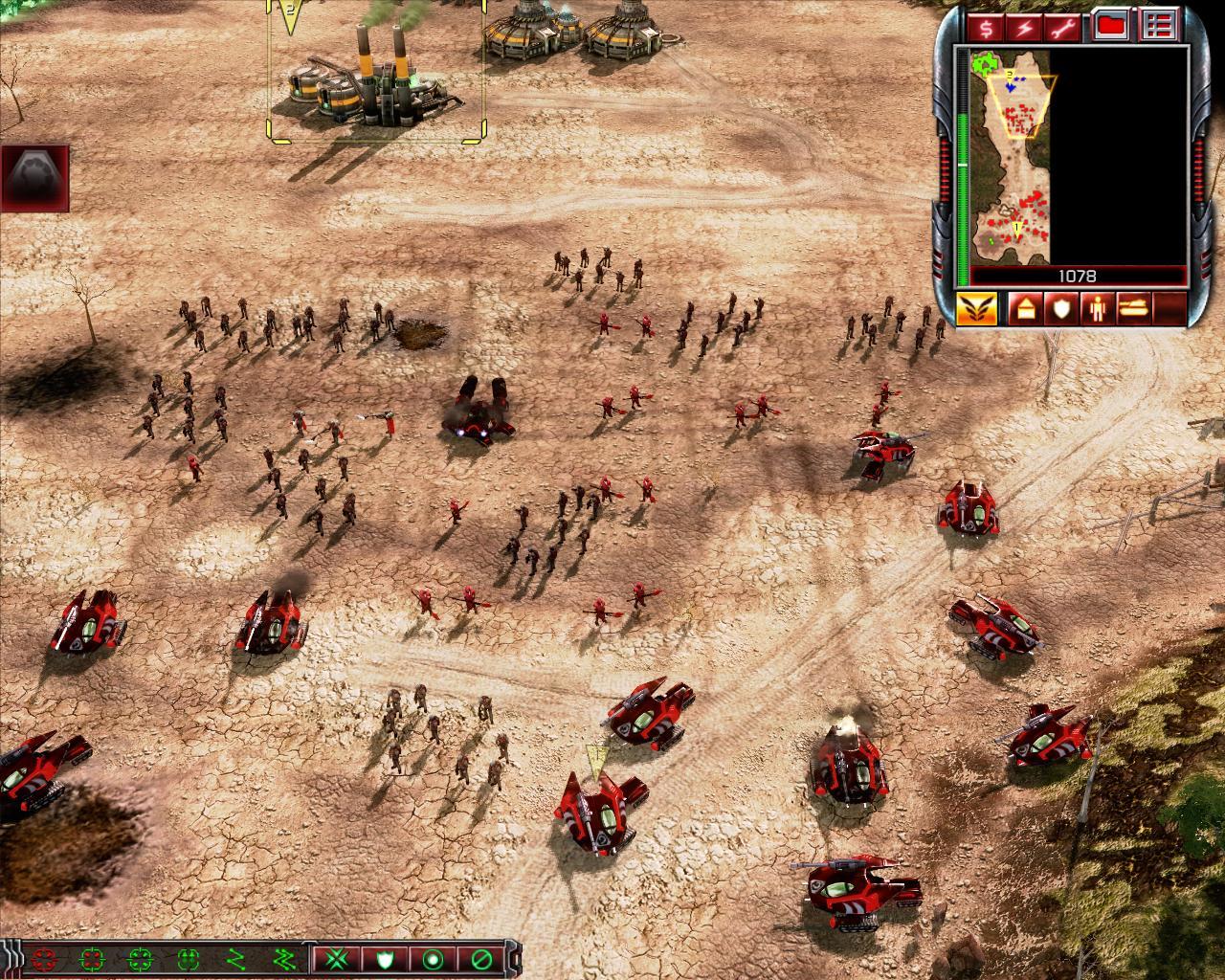Select the red crosshair stance icon
Image resolution: width=1225 pixels, height=980 pixels.
[x=44, y=958]
